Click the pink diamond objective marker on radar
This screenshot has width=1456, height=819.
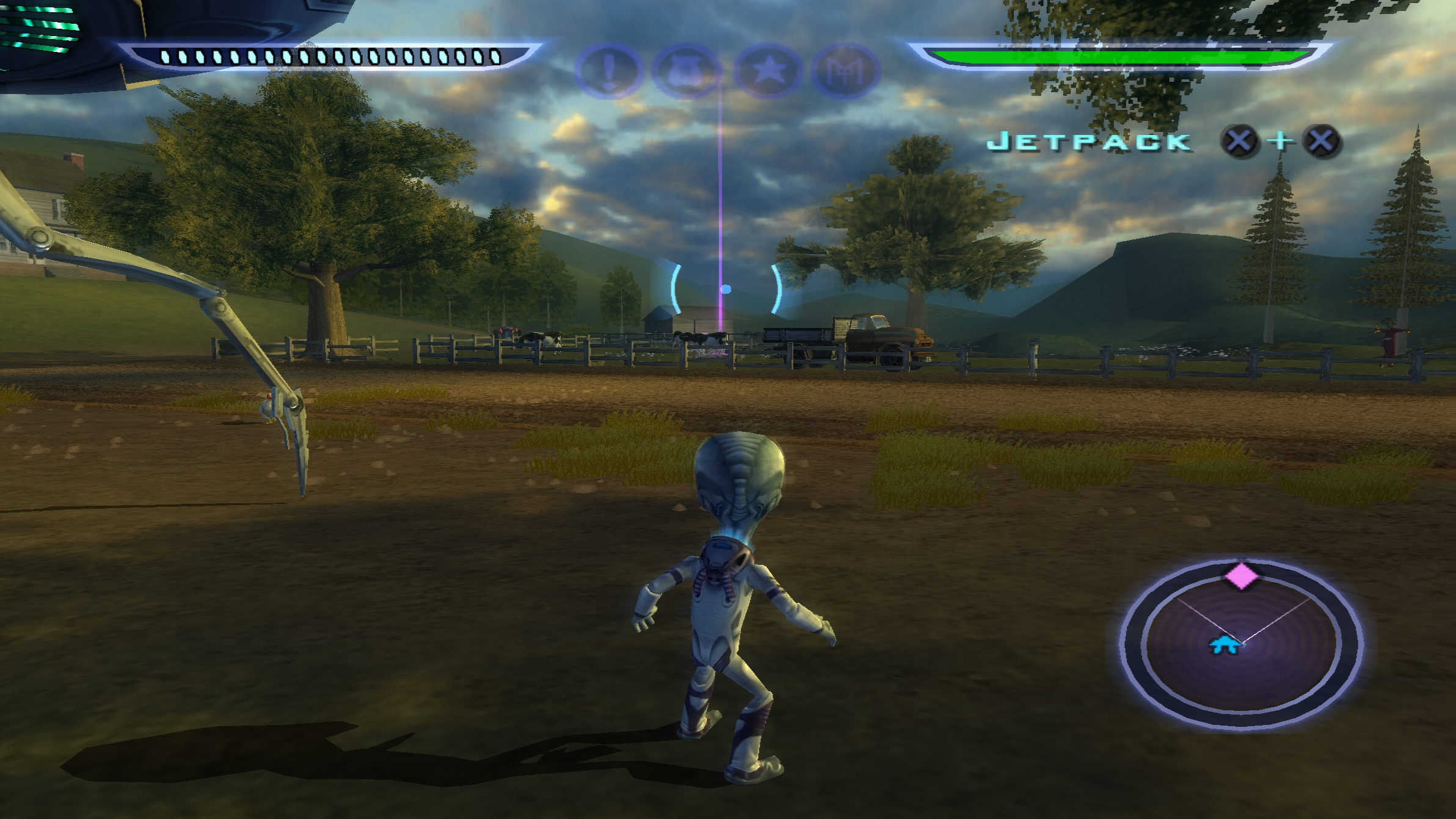pos(1241,576)
